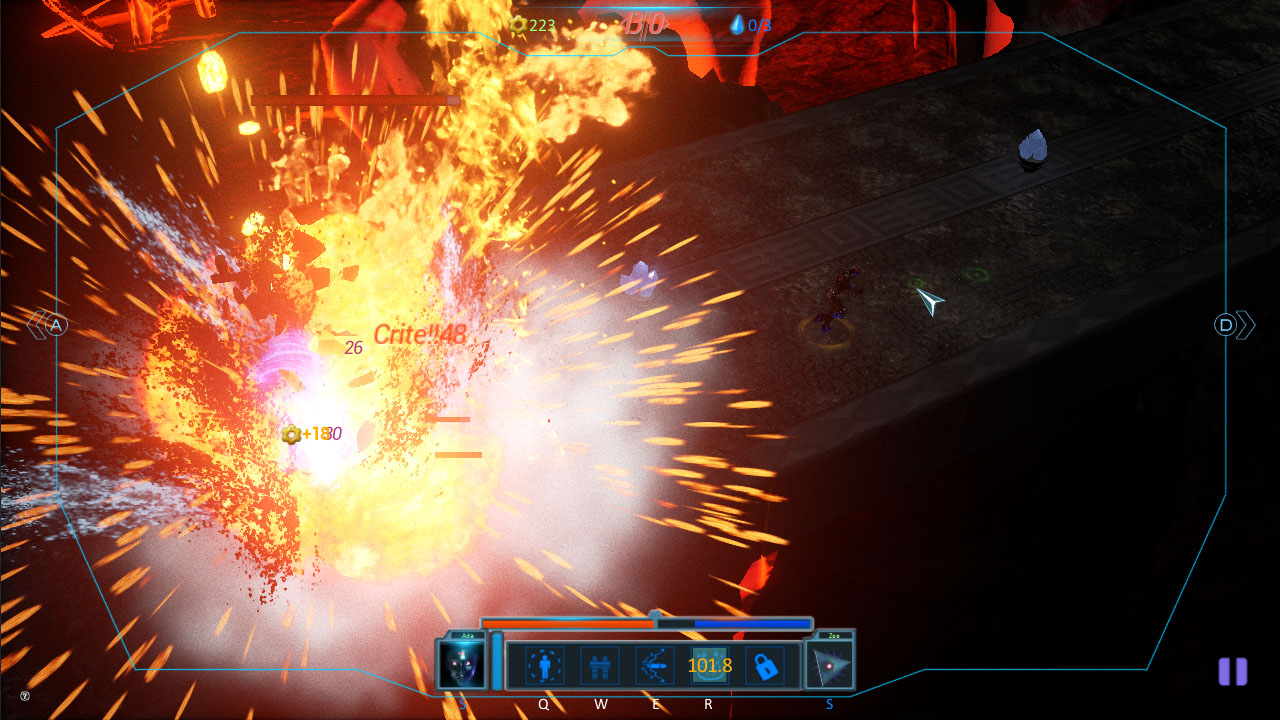Select Zoe's triangular unit portrait

tap(828, 665)
